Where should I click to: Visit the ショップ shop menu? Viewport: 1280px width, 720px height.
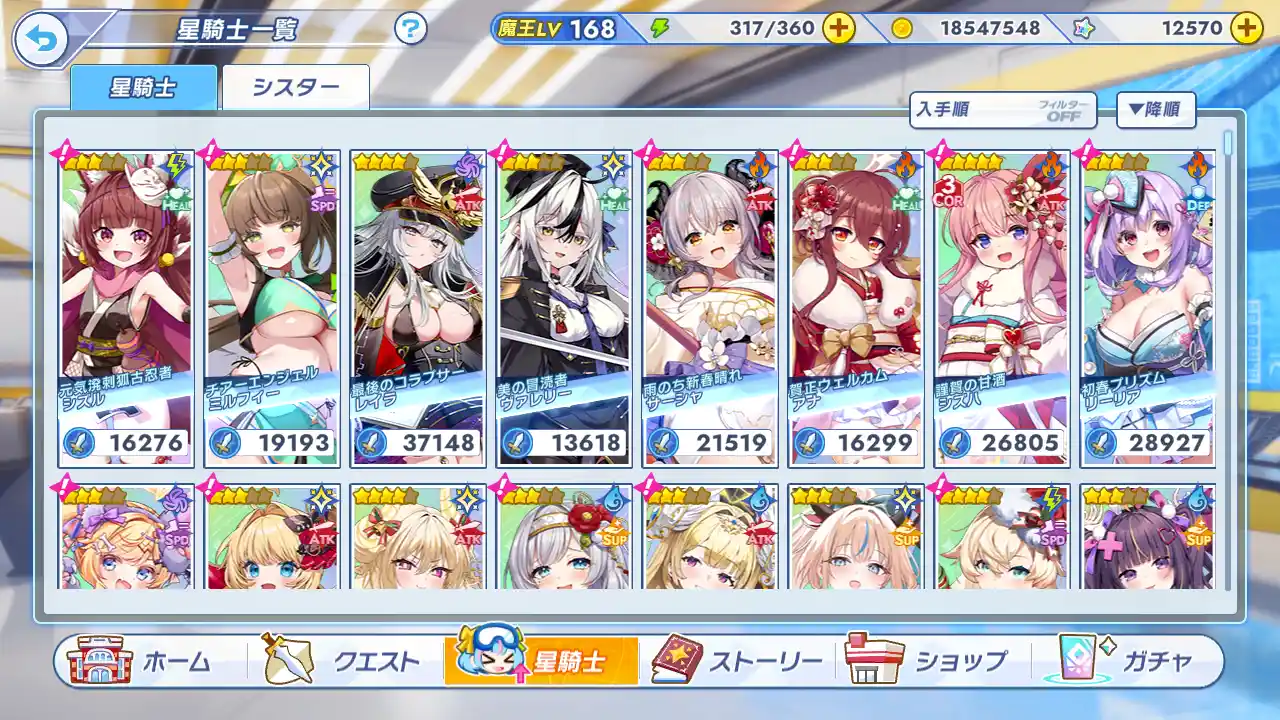(x=928, y=661)
